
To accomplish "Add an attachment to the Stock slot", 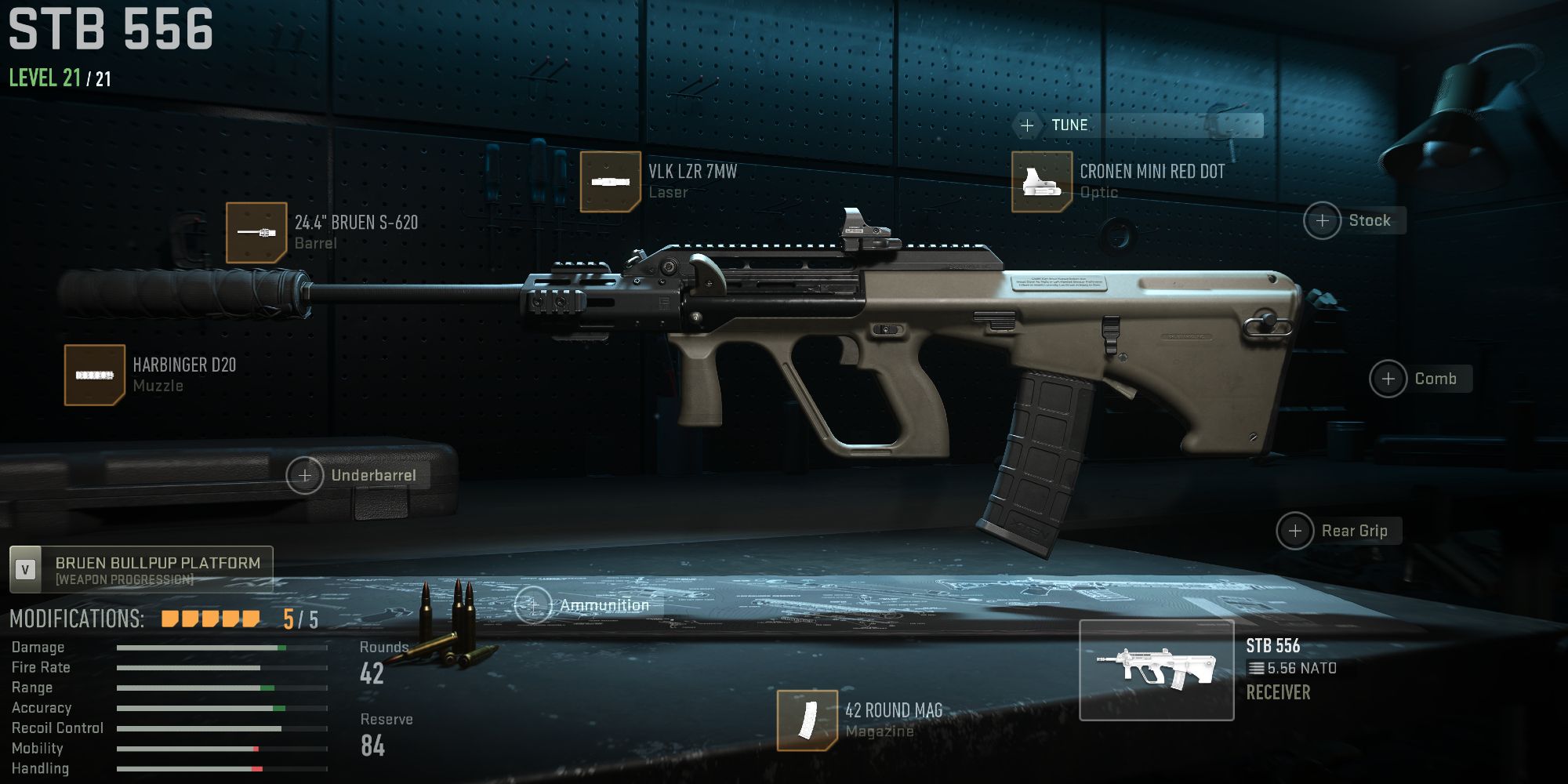I will click(x=1323, y=220).
